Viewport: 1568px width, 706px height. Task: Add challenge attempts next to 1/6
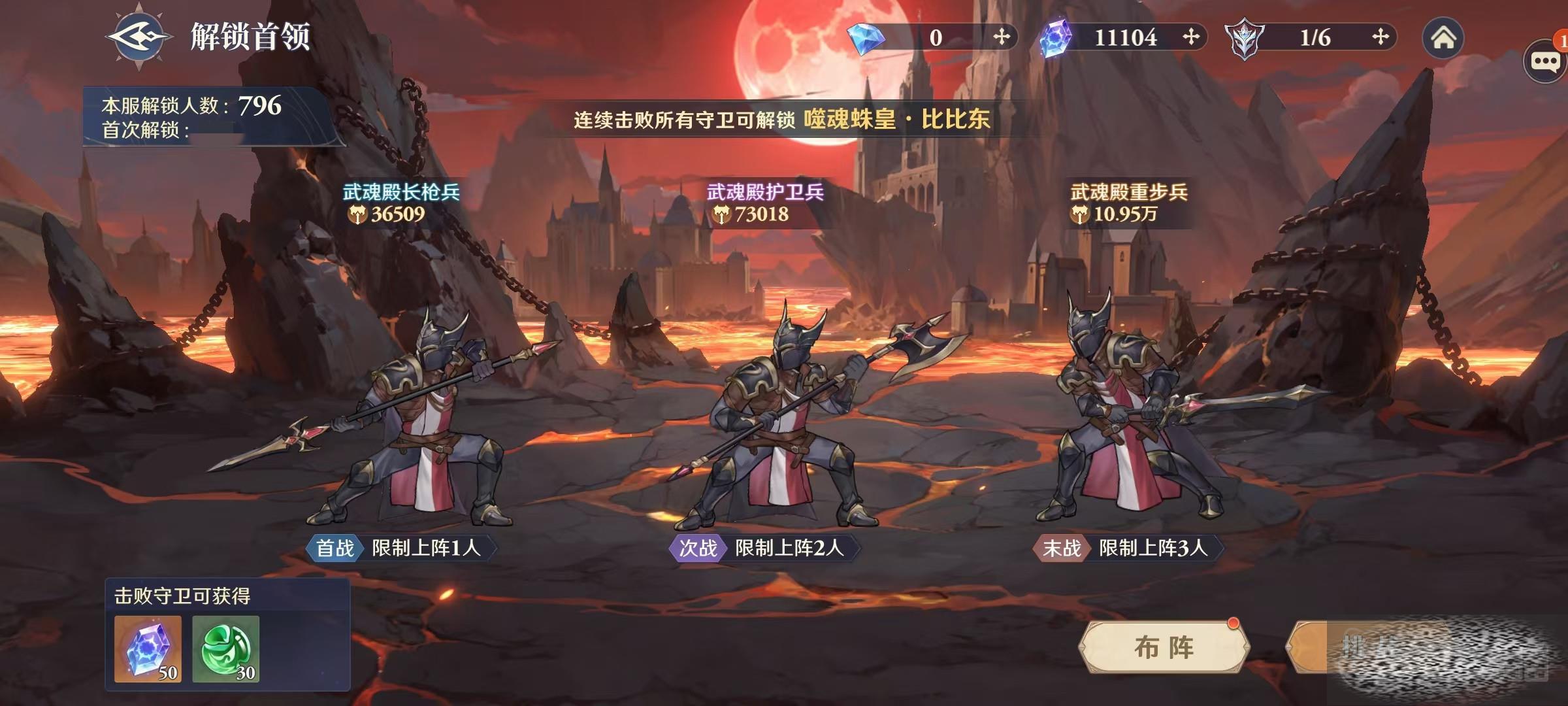point(1380,37)
